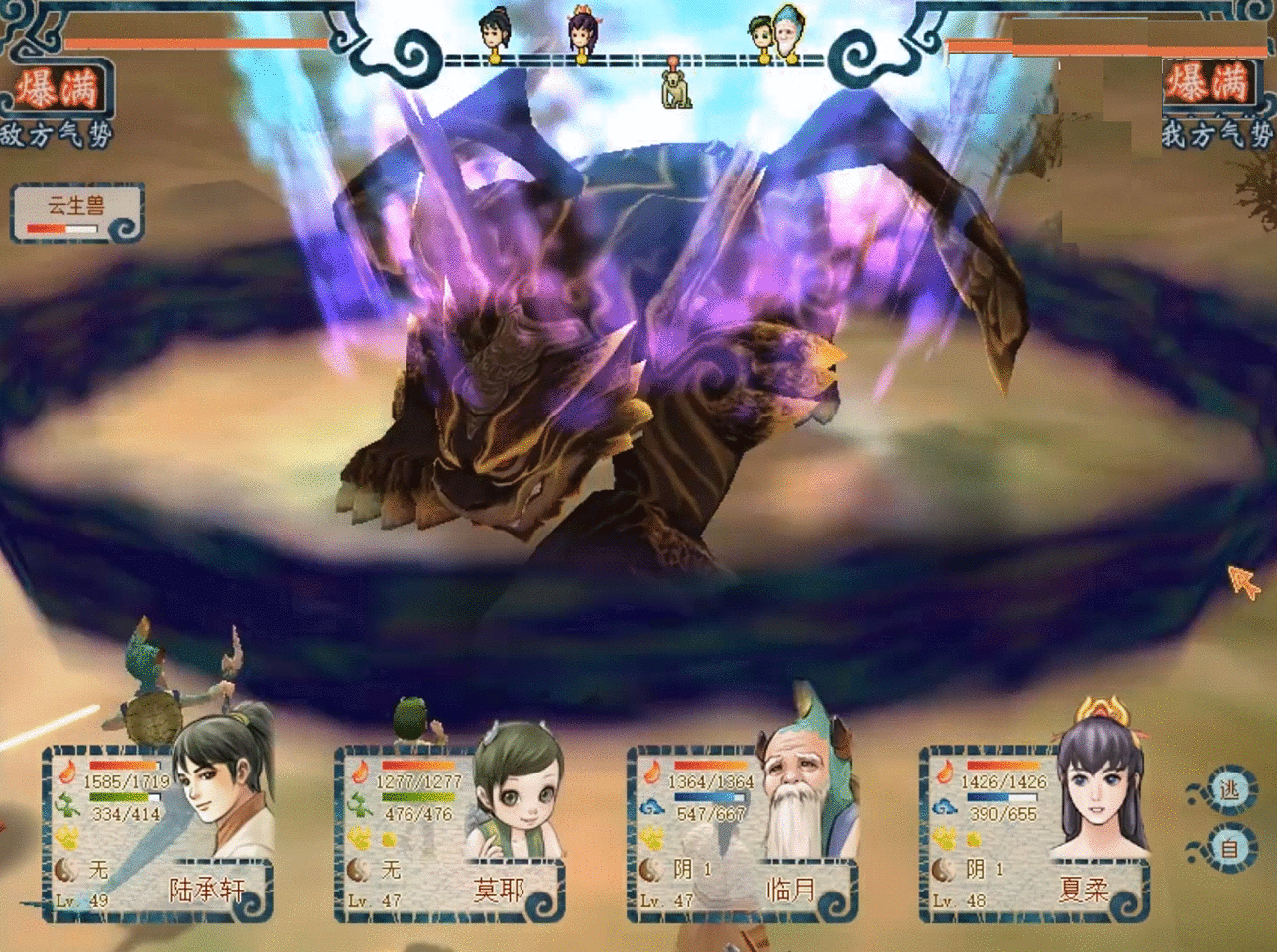Select the 陆承轩 character panel
The width and height of the screenshot is (1277, 952).
coord(159,833)
